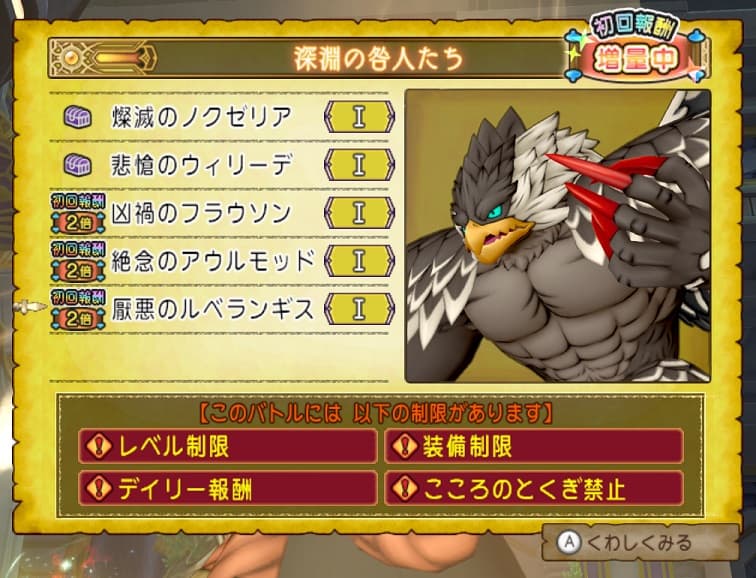Change level selector for 燦滅のノクゼリア
This screenshot has width=756, height=578.
[358, 117]
